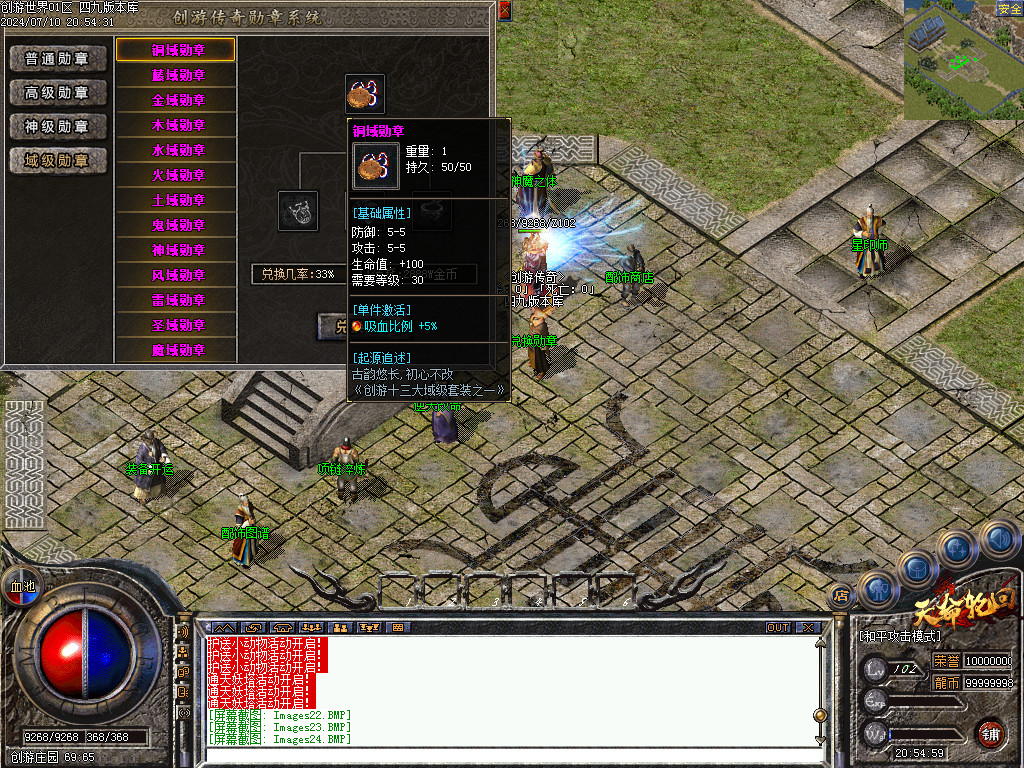1024x768 pixels.
Task: Click the OUT button on chat bar
Action: point(778,627)
